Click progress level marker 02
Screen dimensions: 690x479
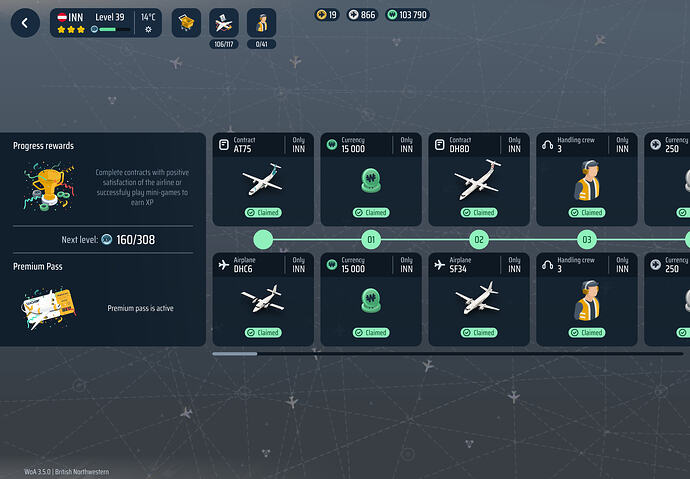[x=479, y=240]
